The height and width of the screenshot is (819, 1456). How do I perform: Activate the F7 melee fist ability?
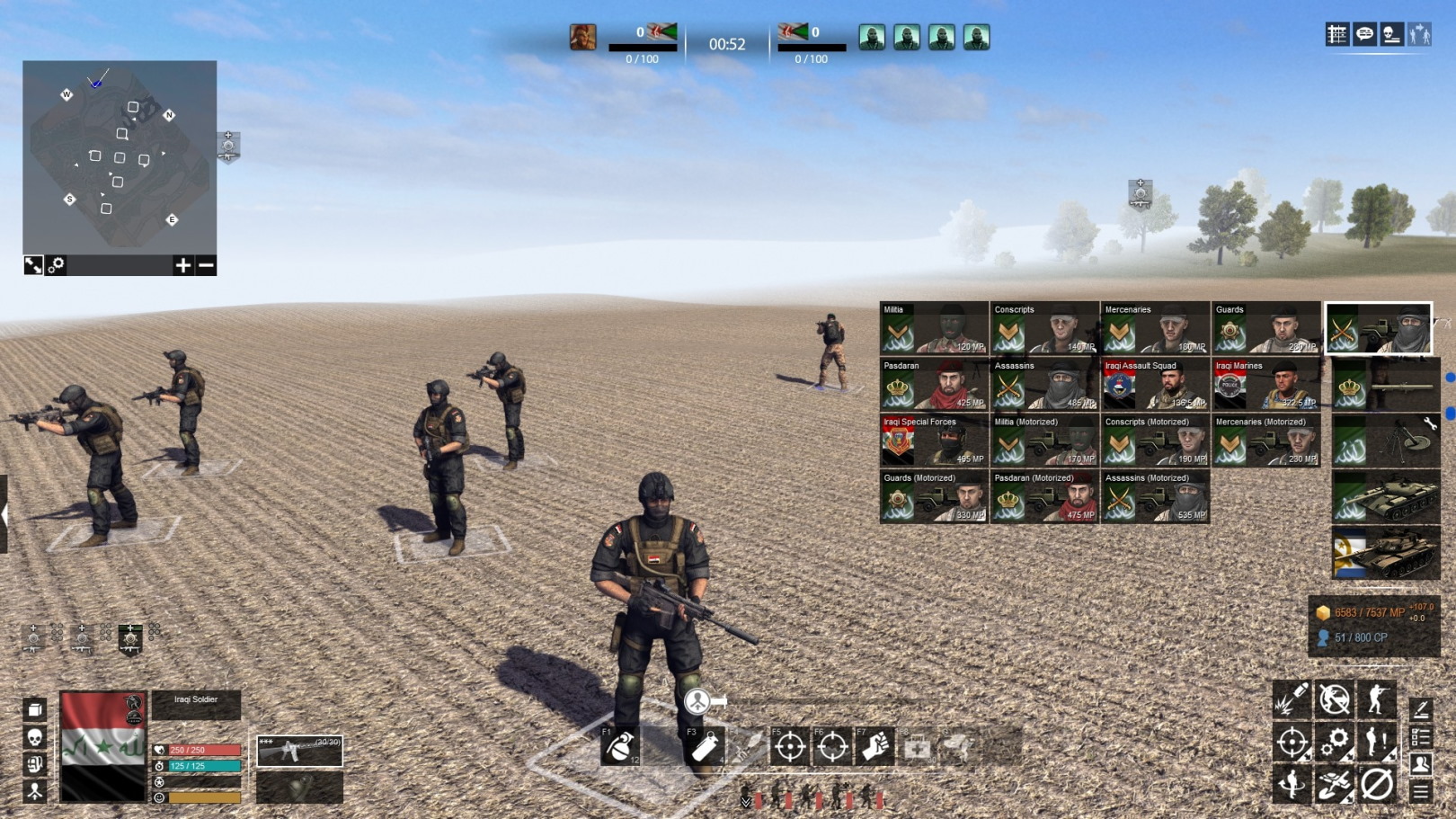click(x=875, y=746)
